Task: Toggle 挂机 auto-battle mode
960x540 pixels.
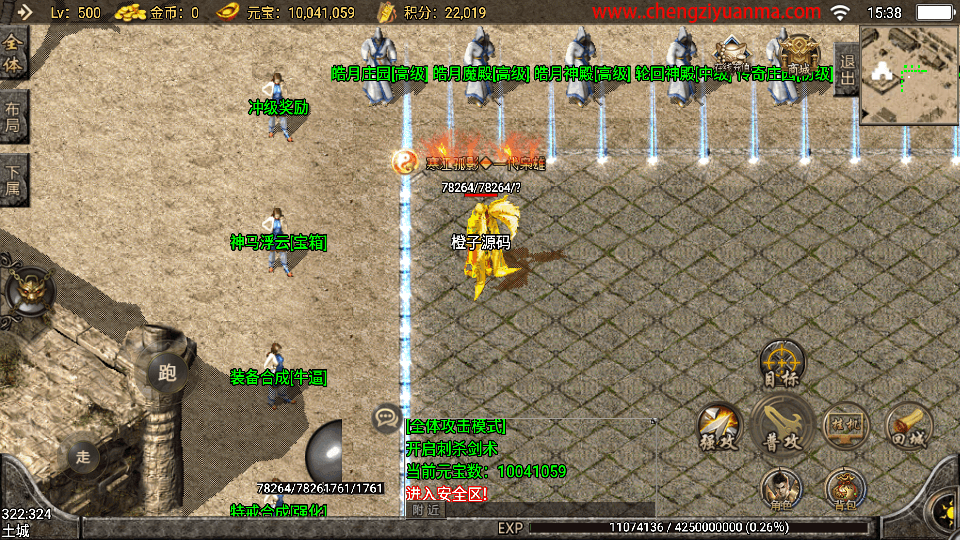Action: pos(845,427)
